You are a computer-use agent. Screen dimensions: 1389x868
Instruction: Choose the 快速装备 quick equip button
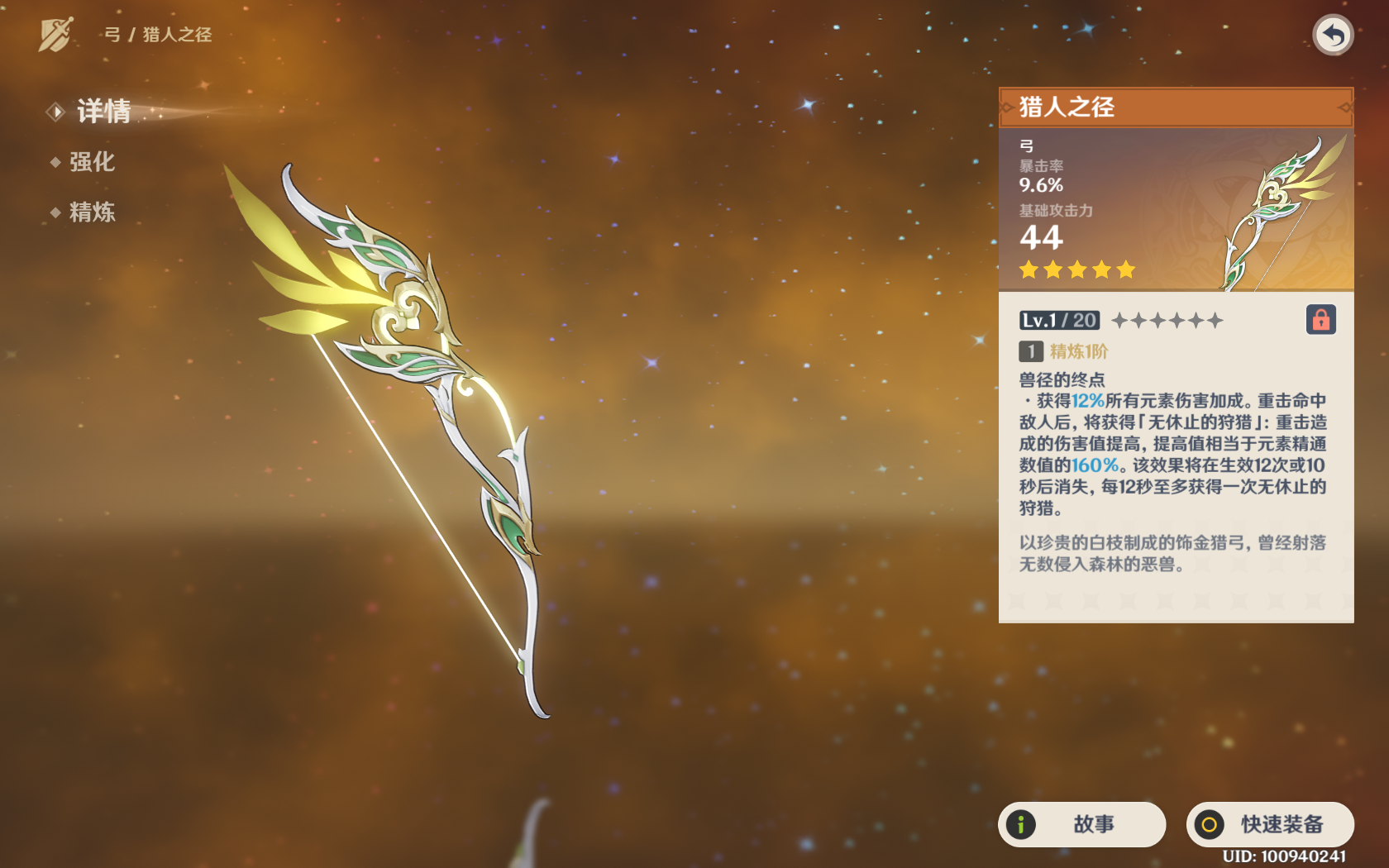click(1270, 824)
